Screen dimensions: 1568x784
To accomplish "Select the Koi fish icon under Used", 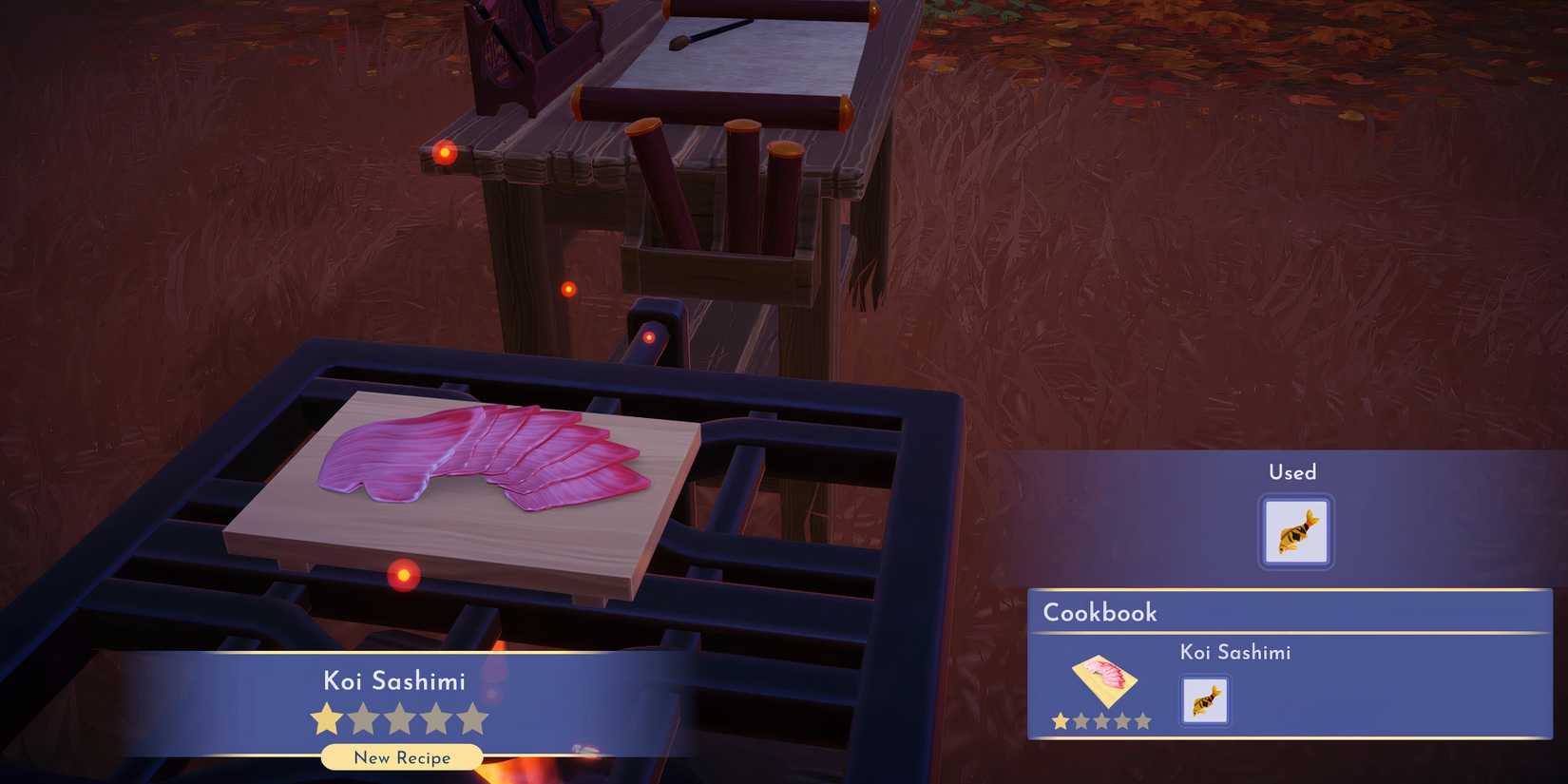I will pos(1294,529).
